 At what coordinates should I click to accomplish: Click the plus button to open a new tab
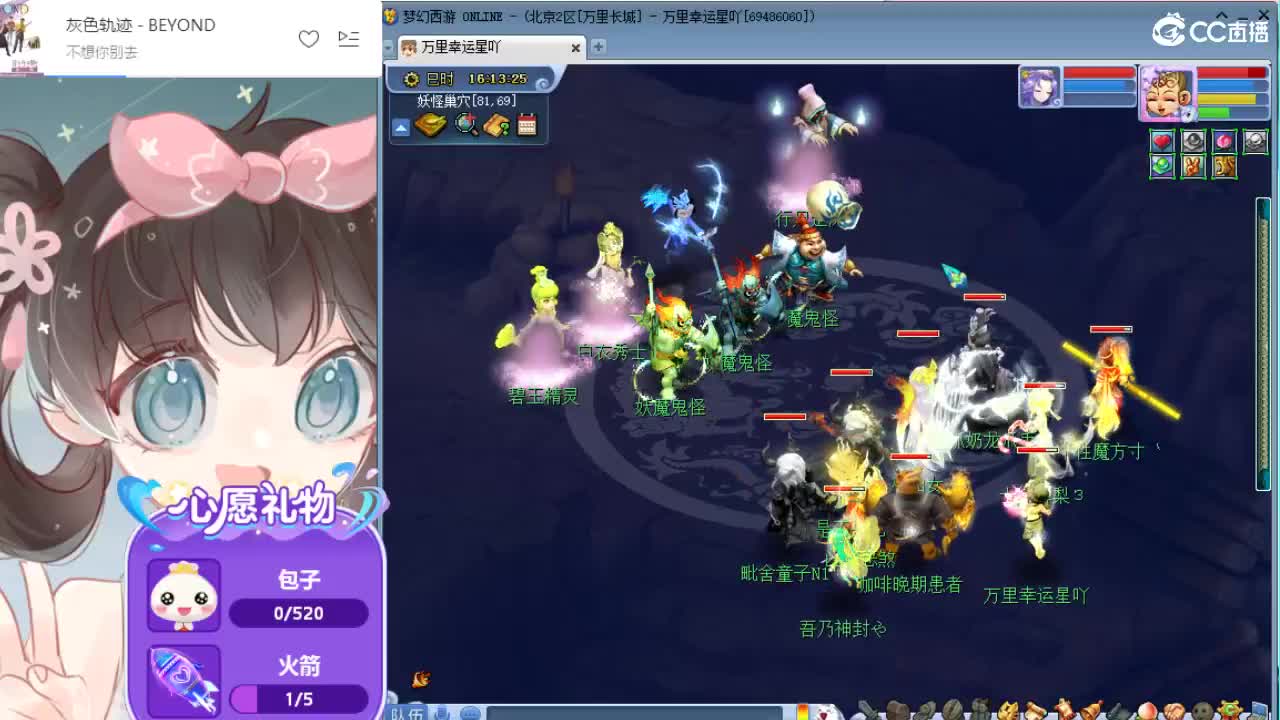597,46
